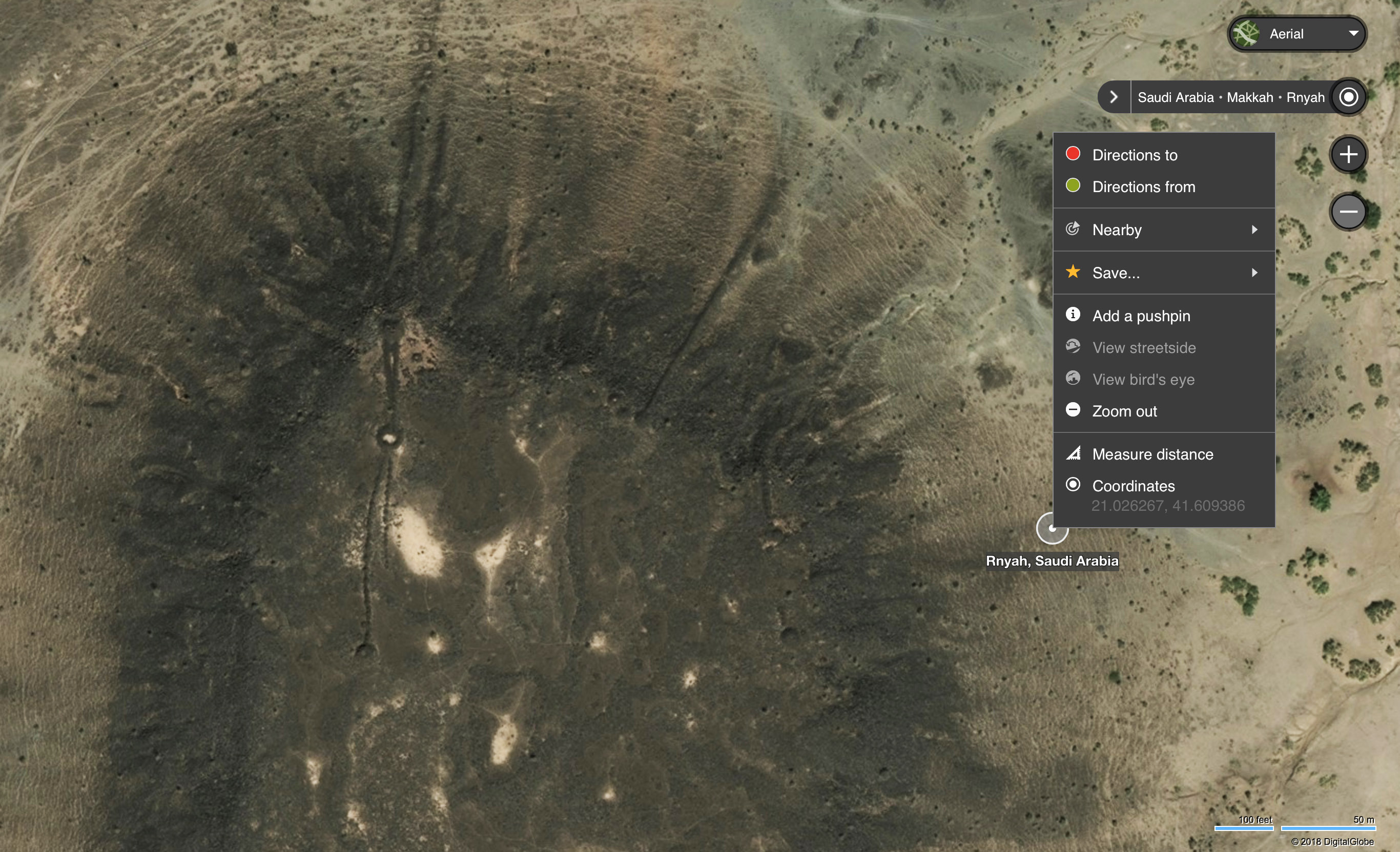1400x852 pixels.
Task: Open the Aerial map style dropdown
Action: click(1296, 34)
